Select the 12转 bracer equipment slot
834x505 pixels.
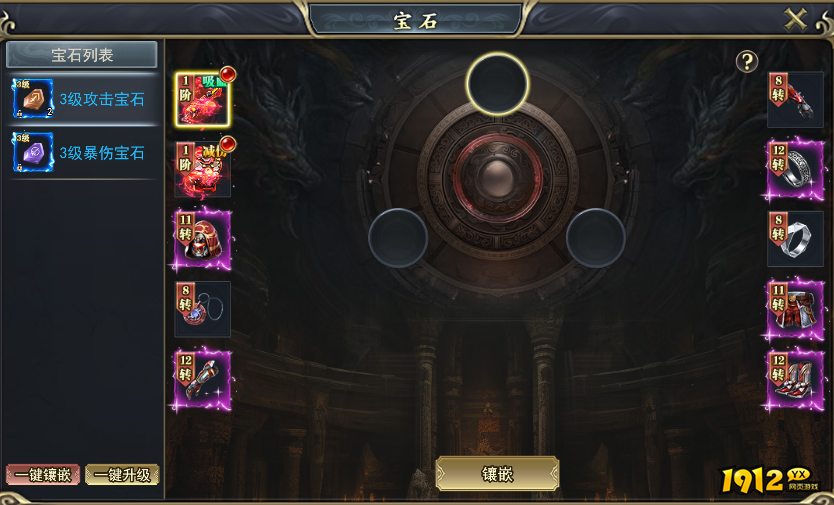coord(203,379)
